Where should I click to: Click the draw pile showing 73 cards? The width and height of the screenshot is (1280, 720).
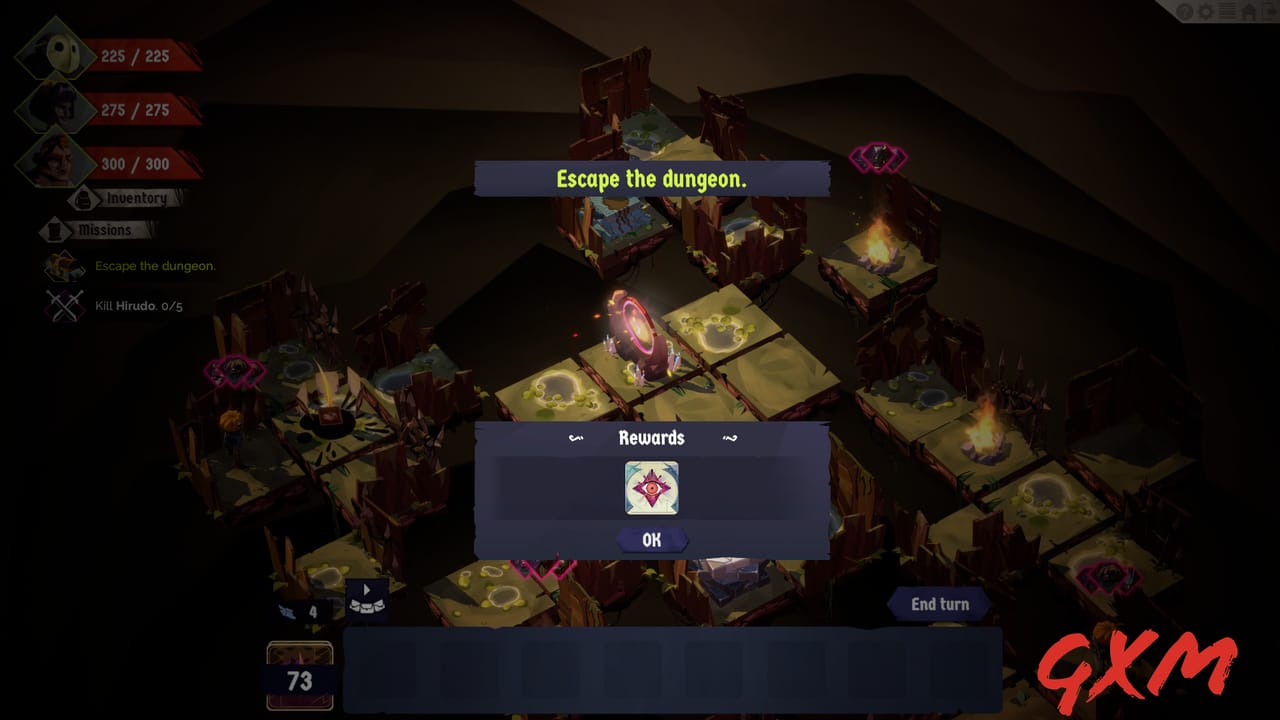(x=299, y=675)
